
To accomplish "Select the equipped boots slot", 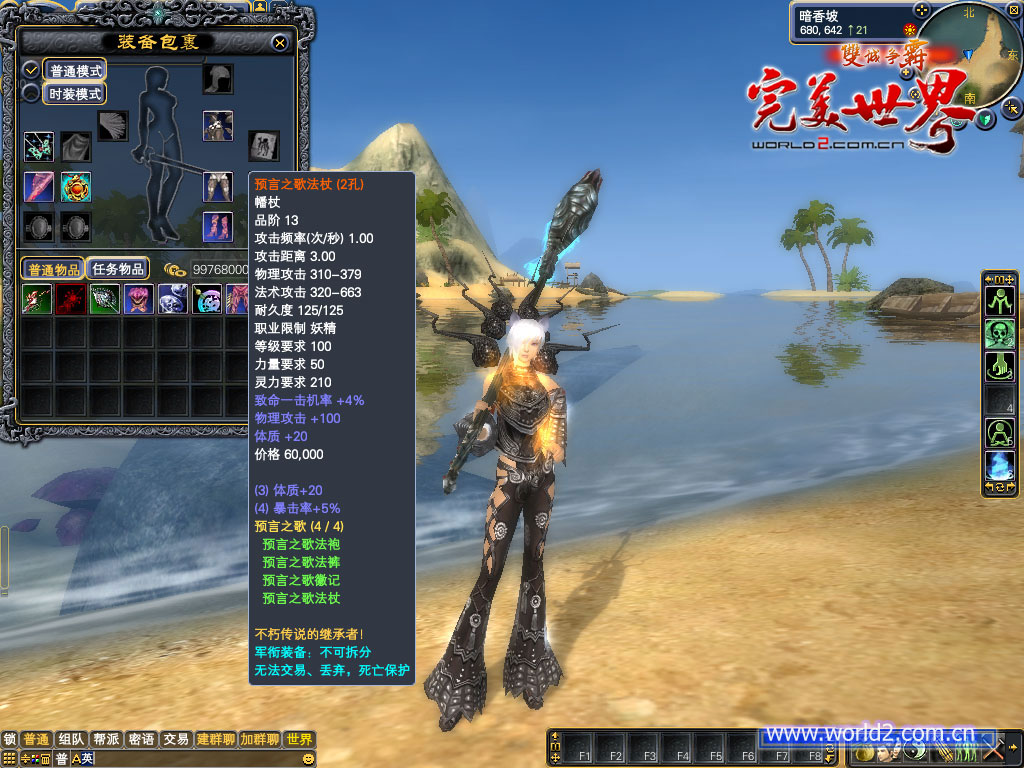I will [218, 226].
